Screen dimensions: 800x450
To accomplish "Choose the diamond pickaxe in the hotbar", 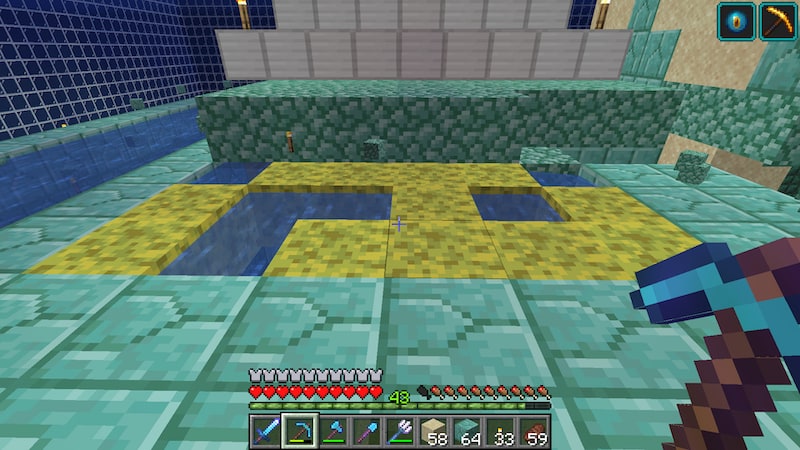I will tap(298, 431).
